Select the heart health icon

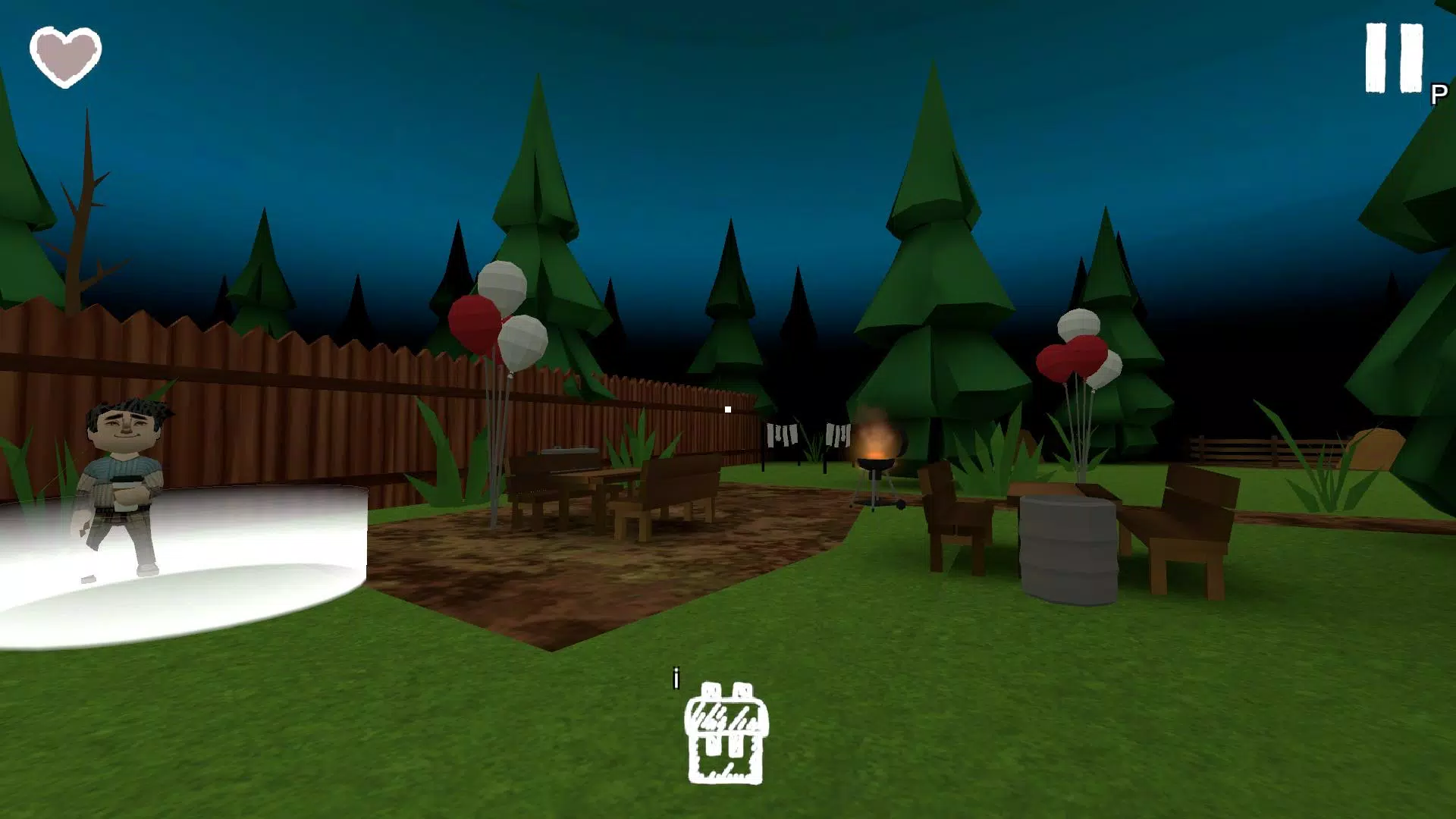coord(64,55)
